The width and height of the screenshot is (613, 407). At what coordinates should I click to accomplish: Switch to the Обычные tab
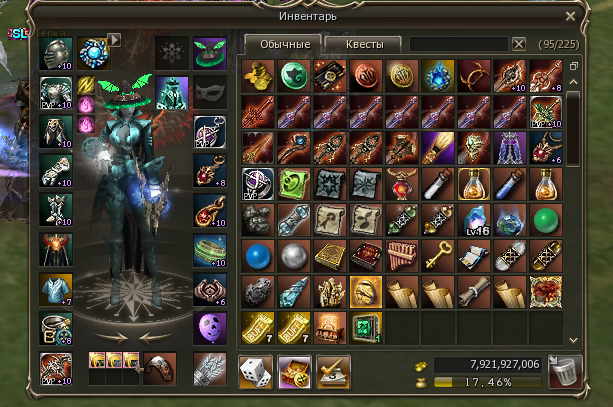click(x=278, y=44)
